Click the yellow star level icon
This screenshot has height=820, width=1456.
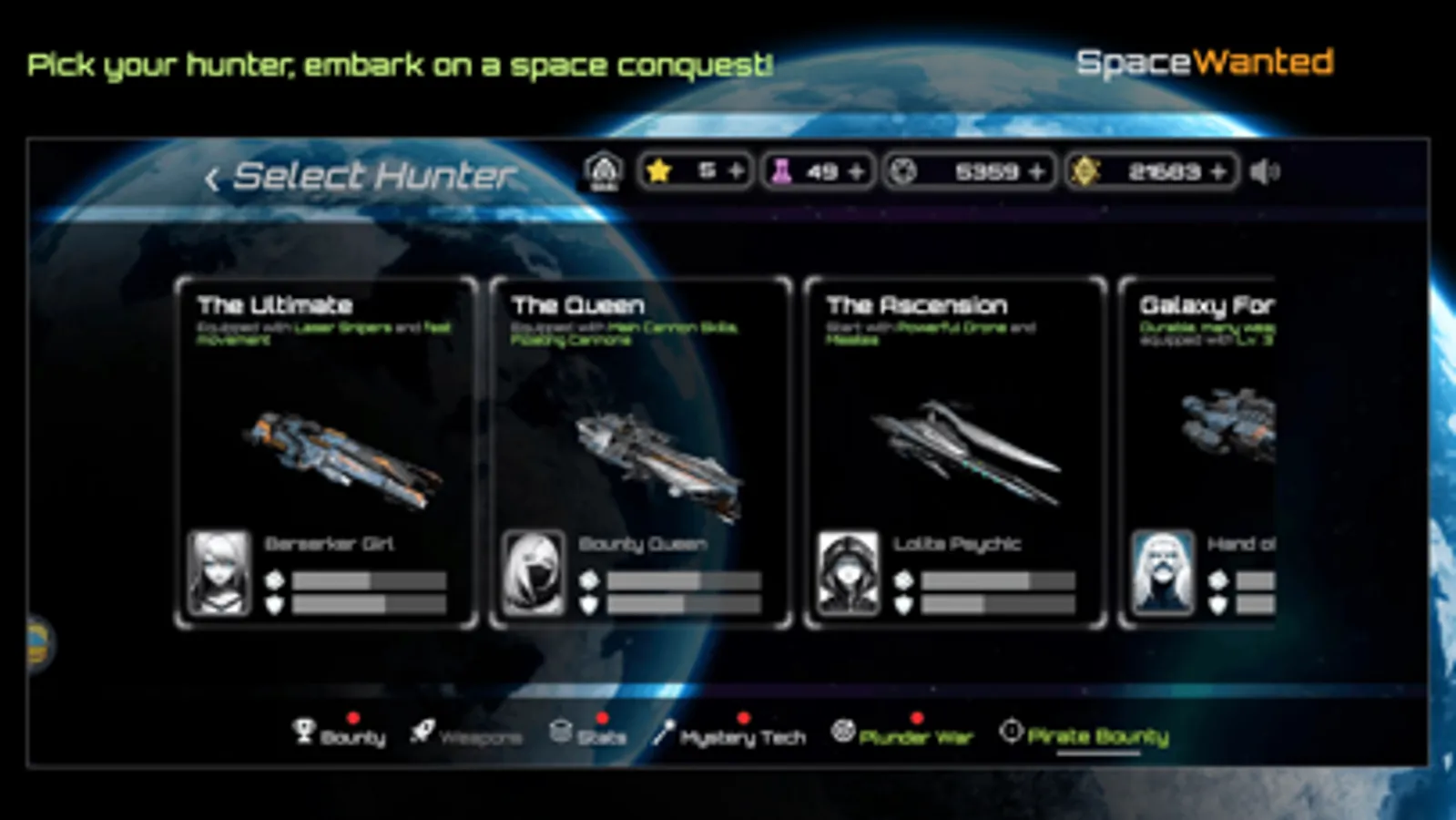point(660,169)
